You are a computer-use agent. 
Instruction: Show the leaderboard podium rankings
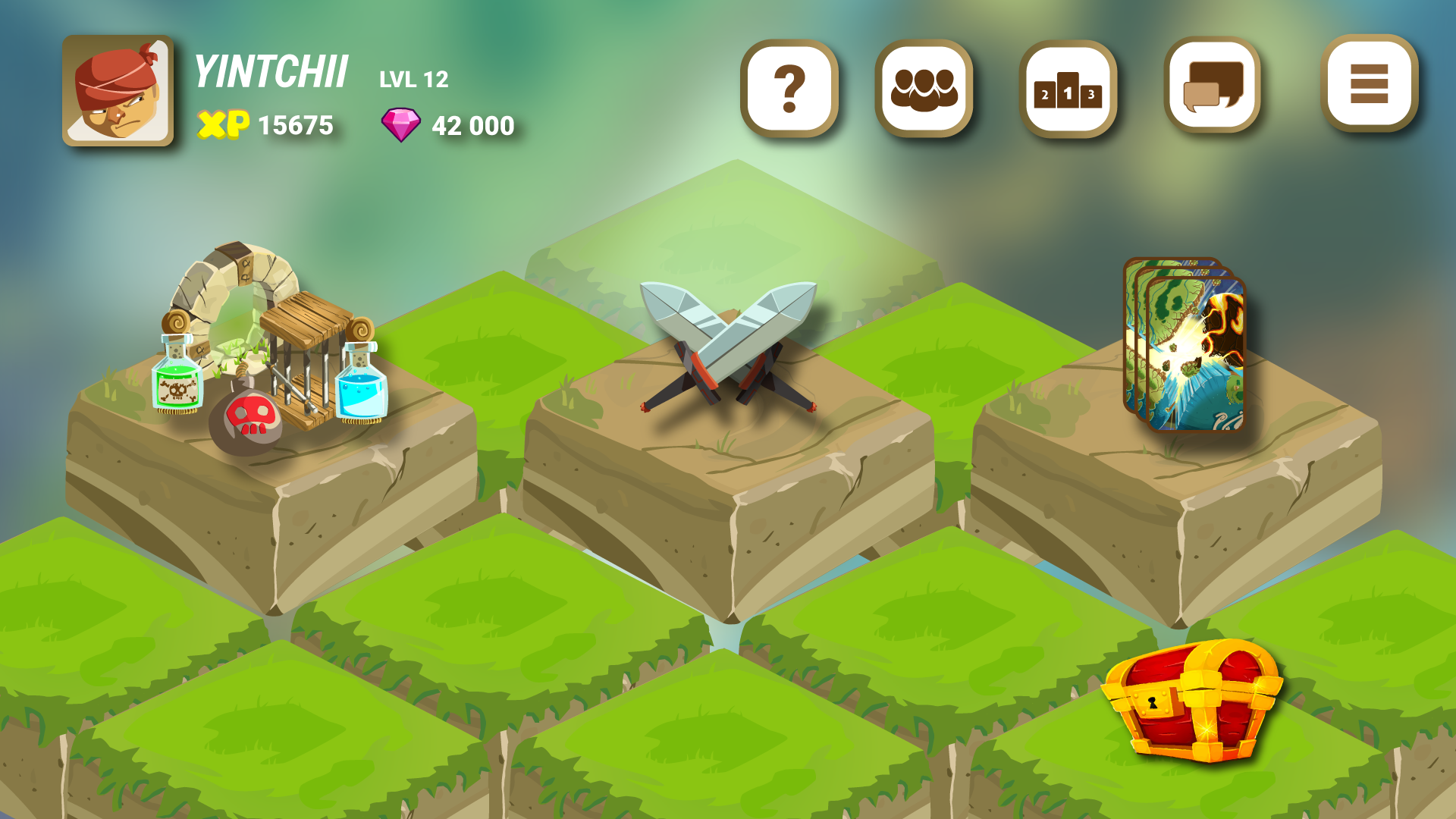[1068, 89]
